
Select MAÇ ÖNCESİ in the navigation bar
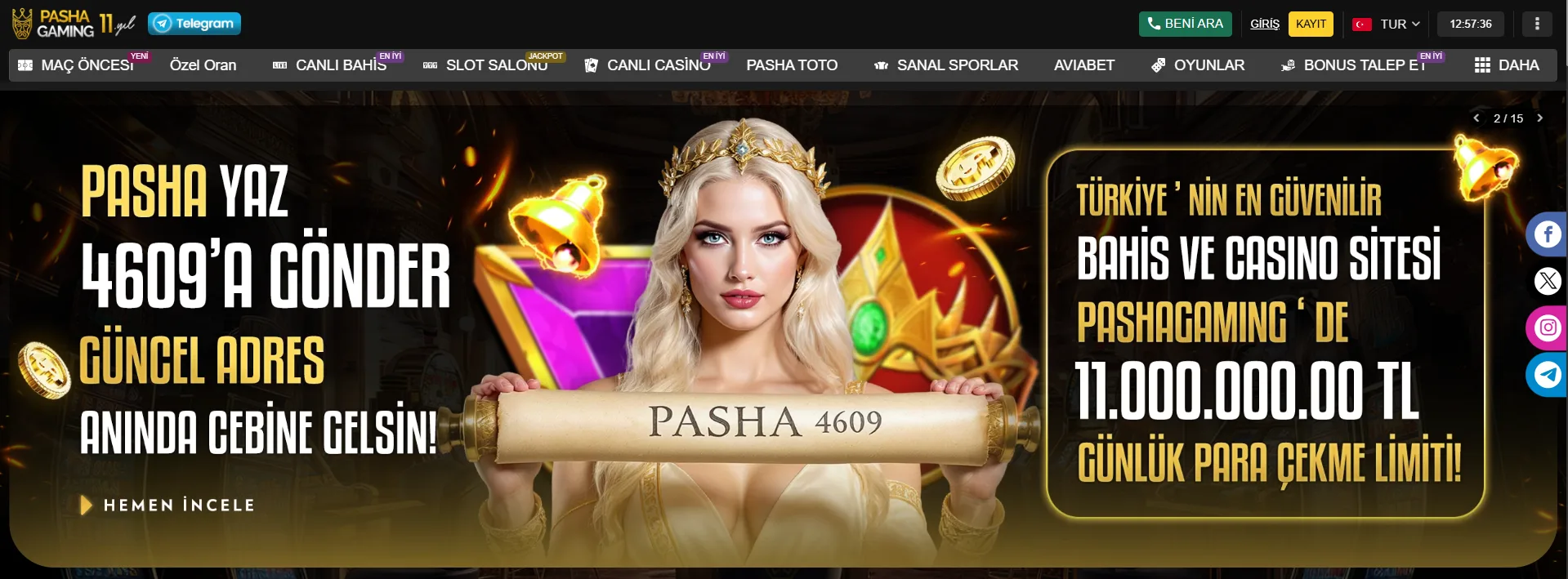click(77, 65)
